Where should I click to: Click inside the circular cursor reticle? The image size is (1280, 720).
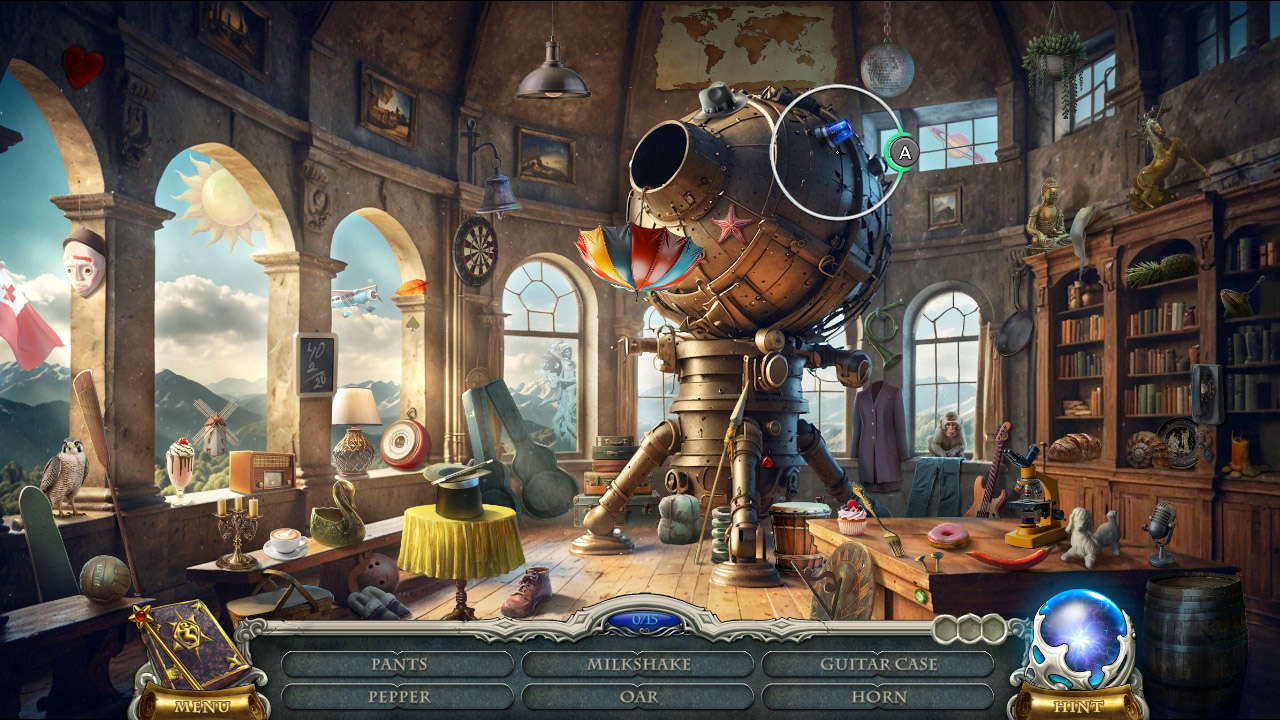[836, 152]
